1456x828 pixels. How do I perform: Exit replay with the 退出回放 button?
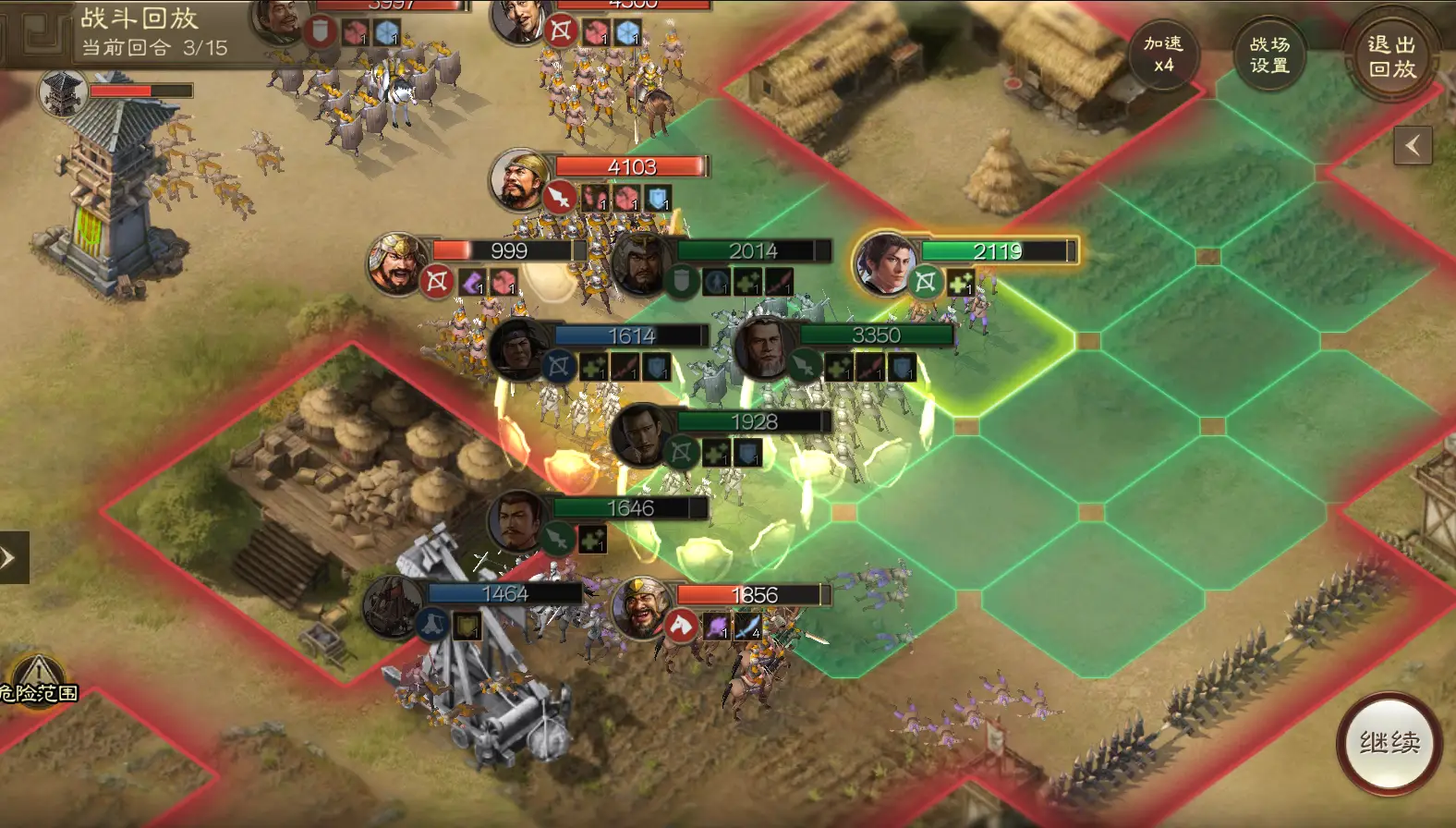(1391, 56)
